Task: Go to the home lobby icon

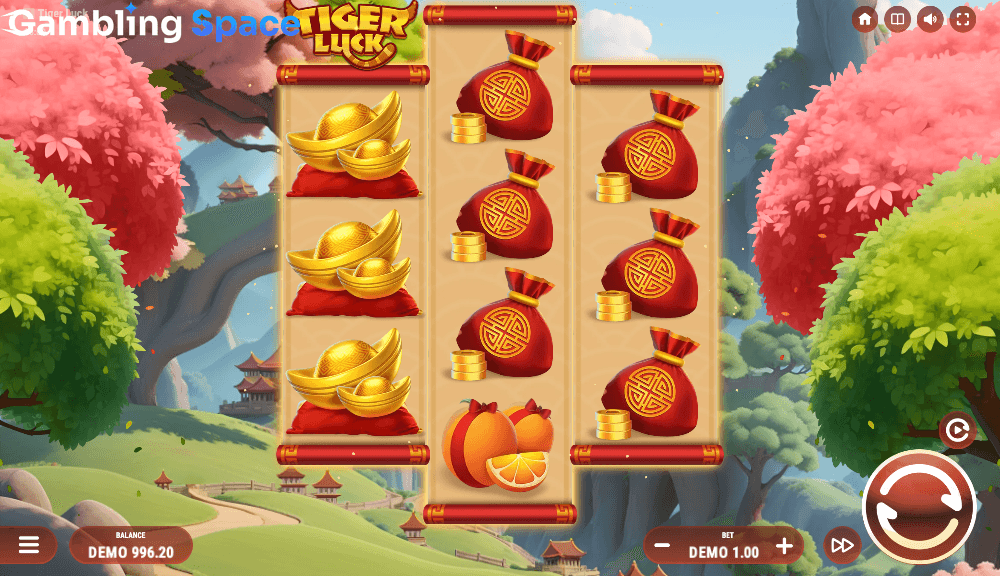Action: click(865, 20)
